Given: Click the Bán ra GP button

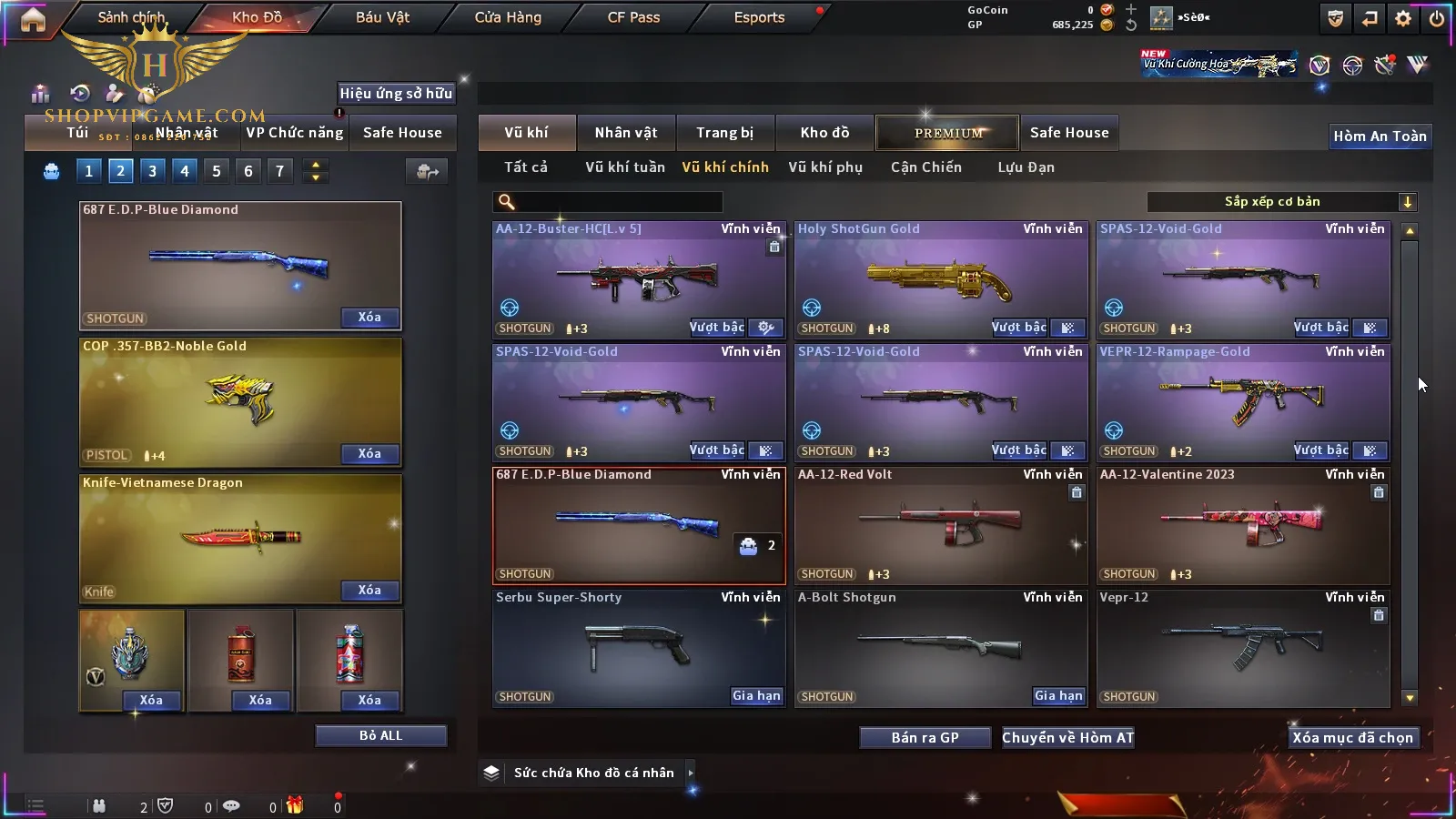Looking at the screenshot, I should tap(925, 738).
